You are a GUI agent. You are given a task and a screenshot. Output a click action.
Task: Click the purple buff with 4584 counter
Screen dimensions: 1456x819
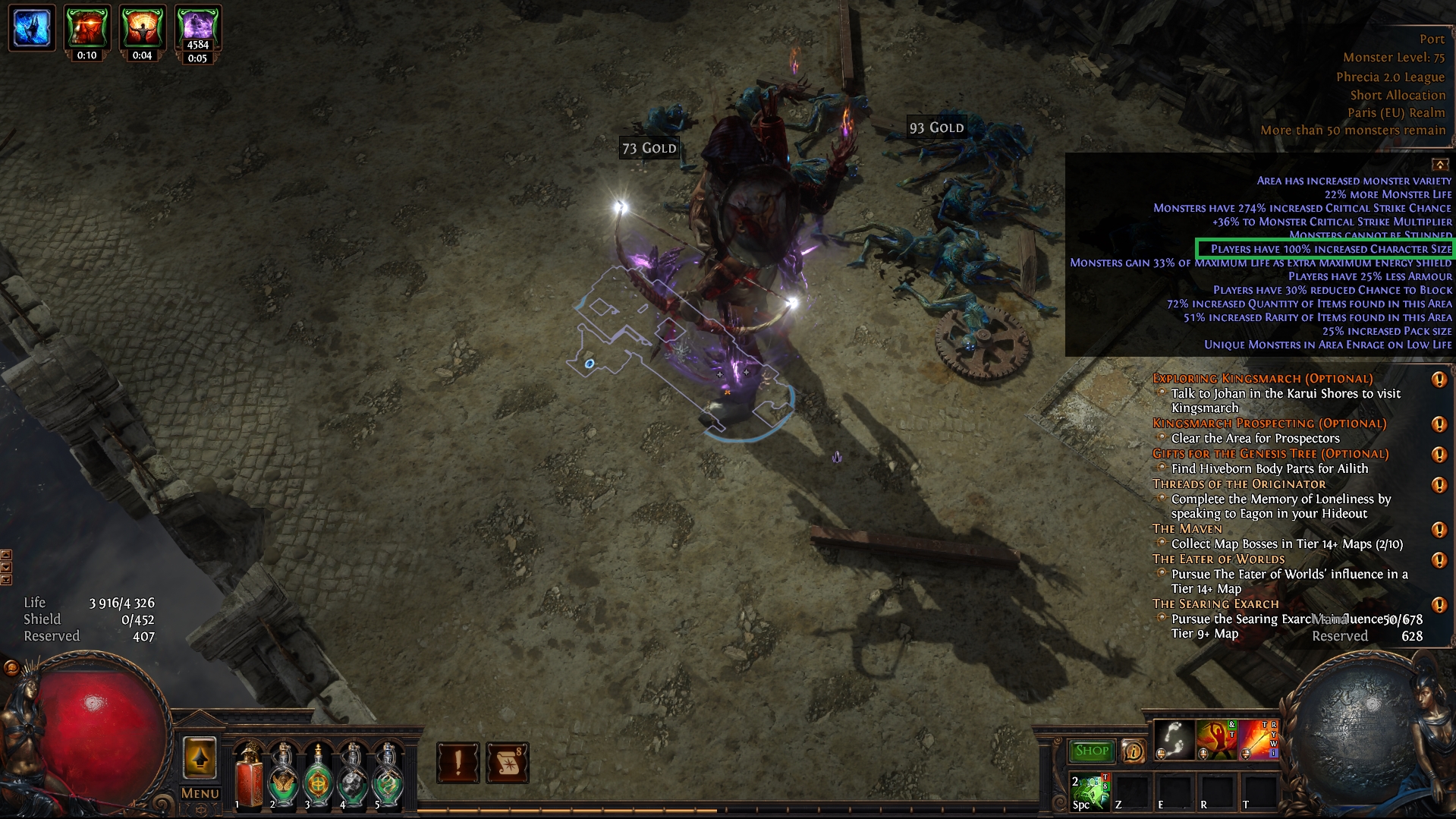click(197, 27)
